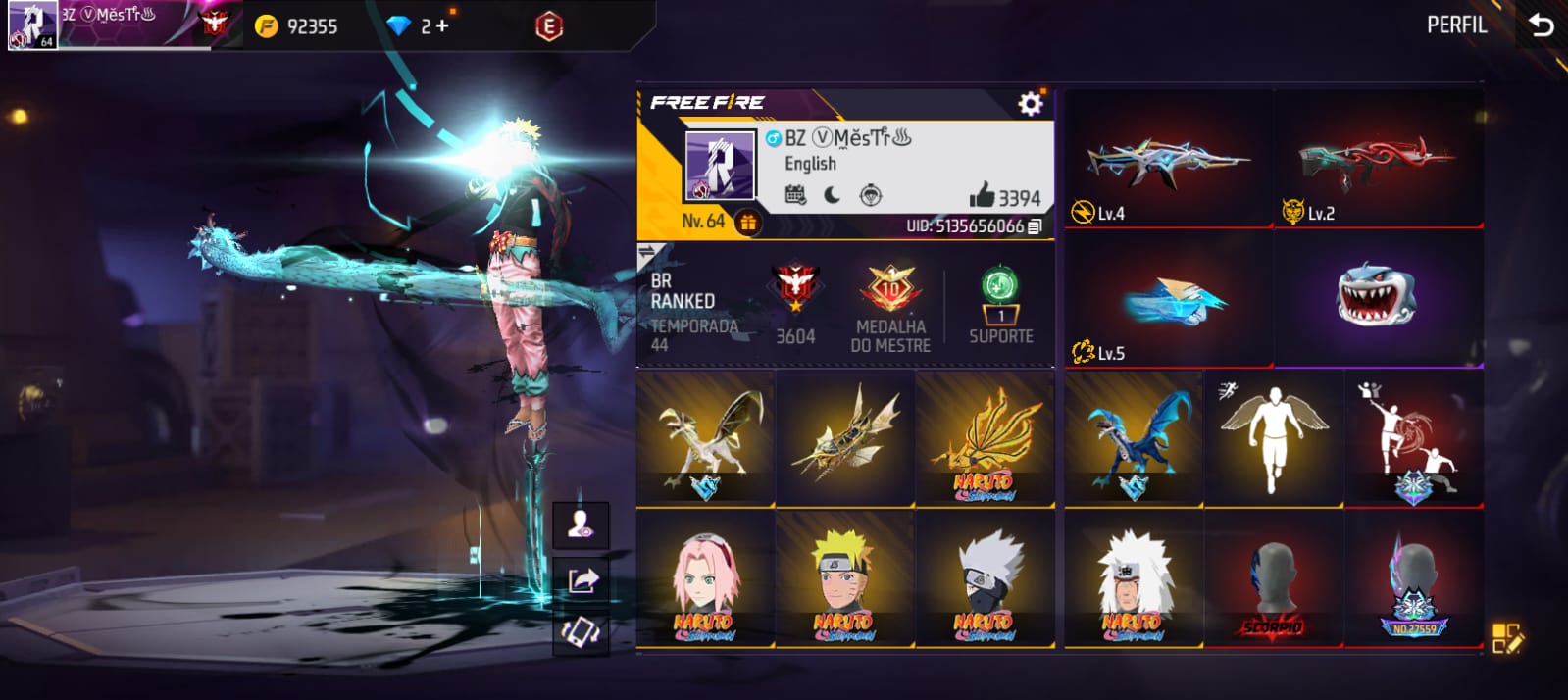Choose the nine-tails Naruto item tile
Viewport: 1568px width, 700px height.
(x=985, y=438)
